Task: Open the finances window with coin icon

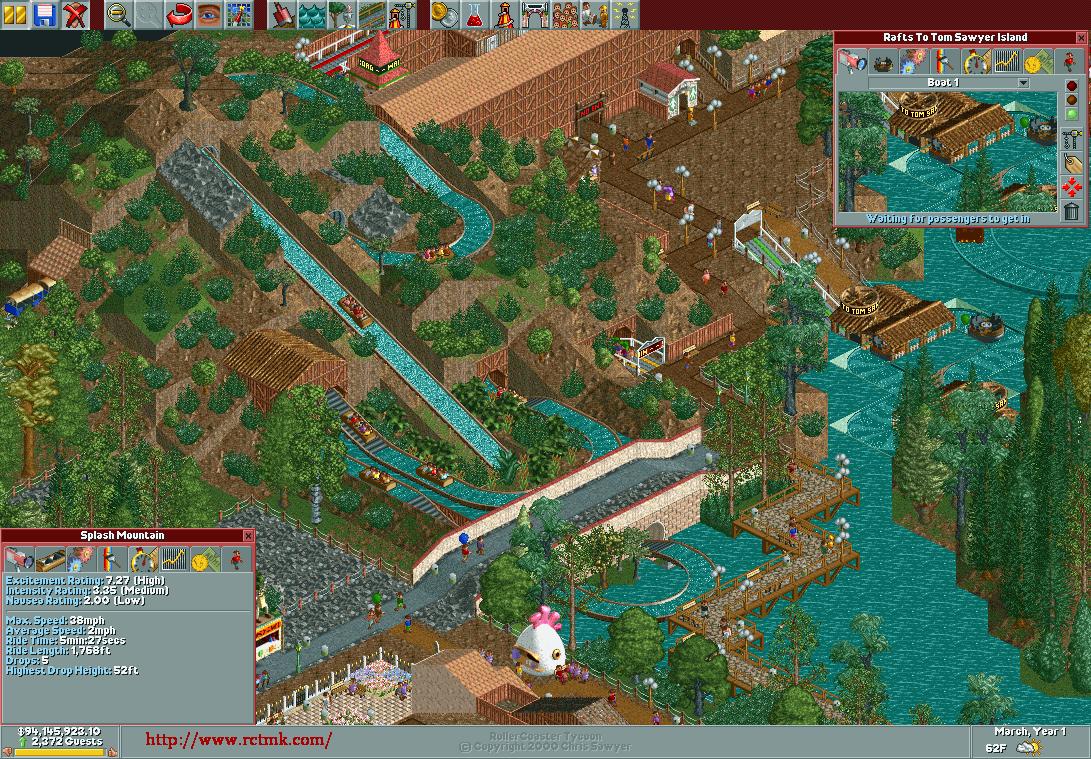Action: 445,14
